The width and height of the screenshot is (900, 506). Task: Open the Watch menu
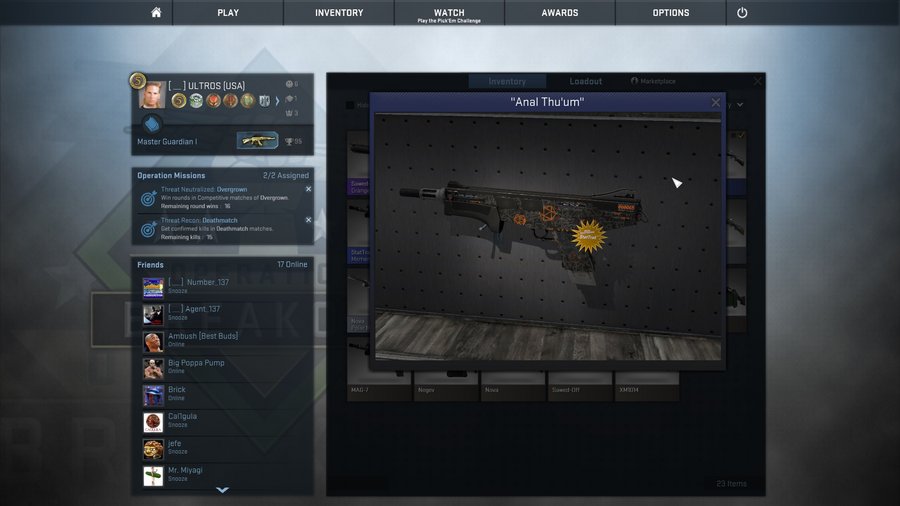click(449, 13)
